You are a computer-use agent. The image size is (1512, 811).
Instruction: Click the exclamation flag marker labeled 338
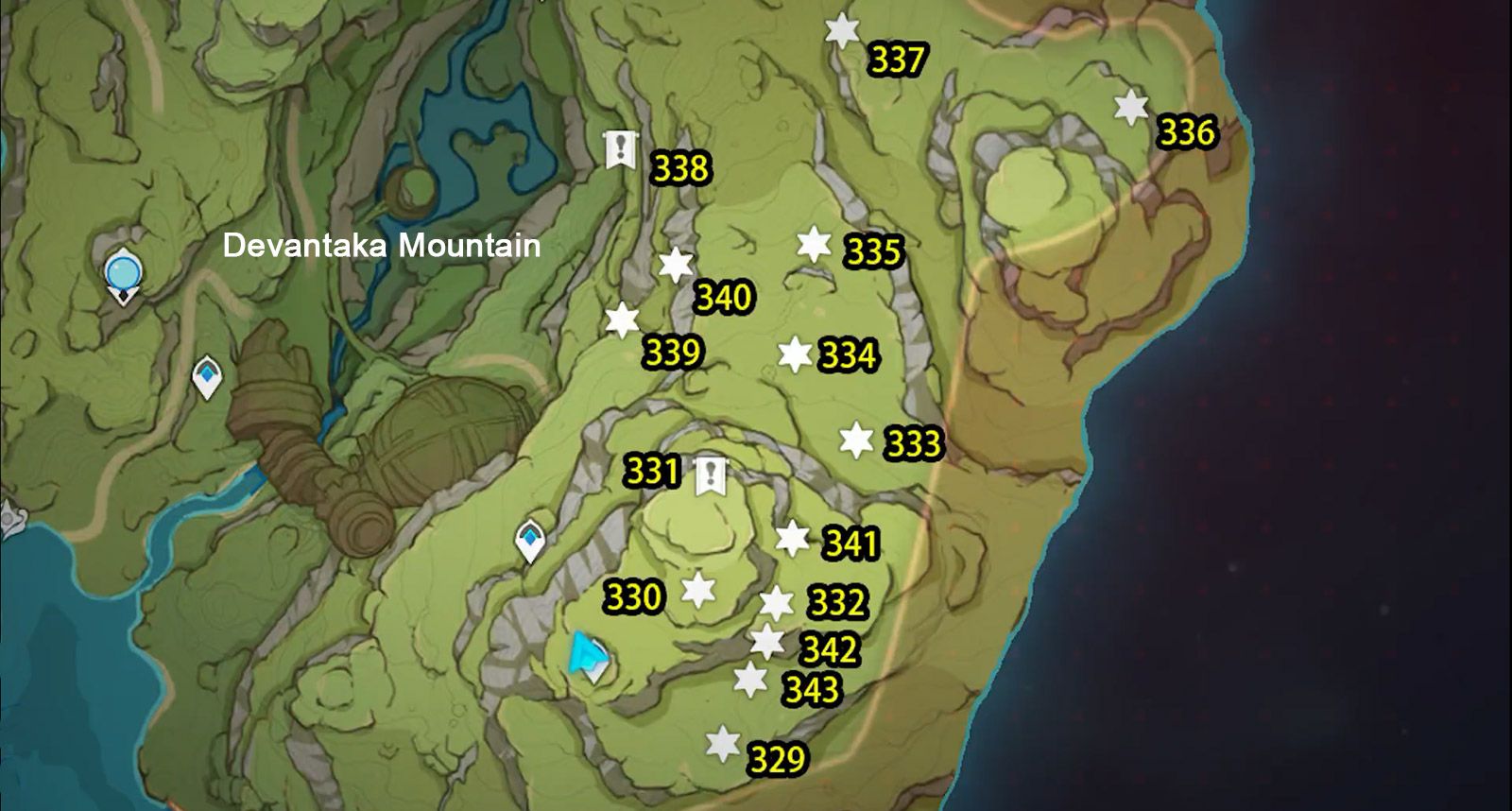(x=620, y=148)
